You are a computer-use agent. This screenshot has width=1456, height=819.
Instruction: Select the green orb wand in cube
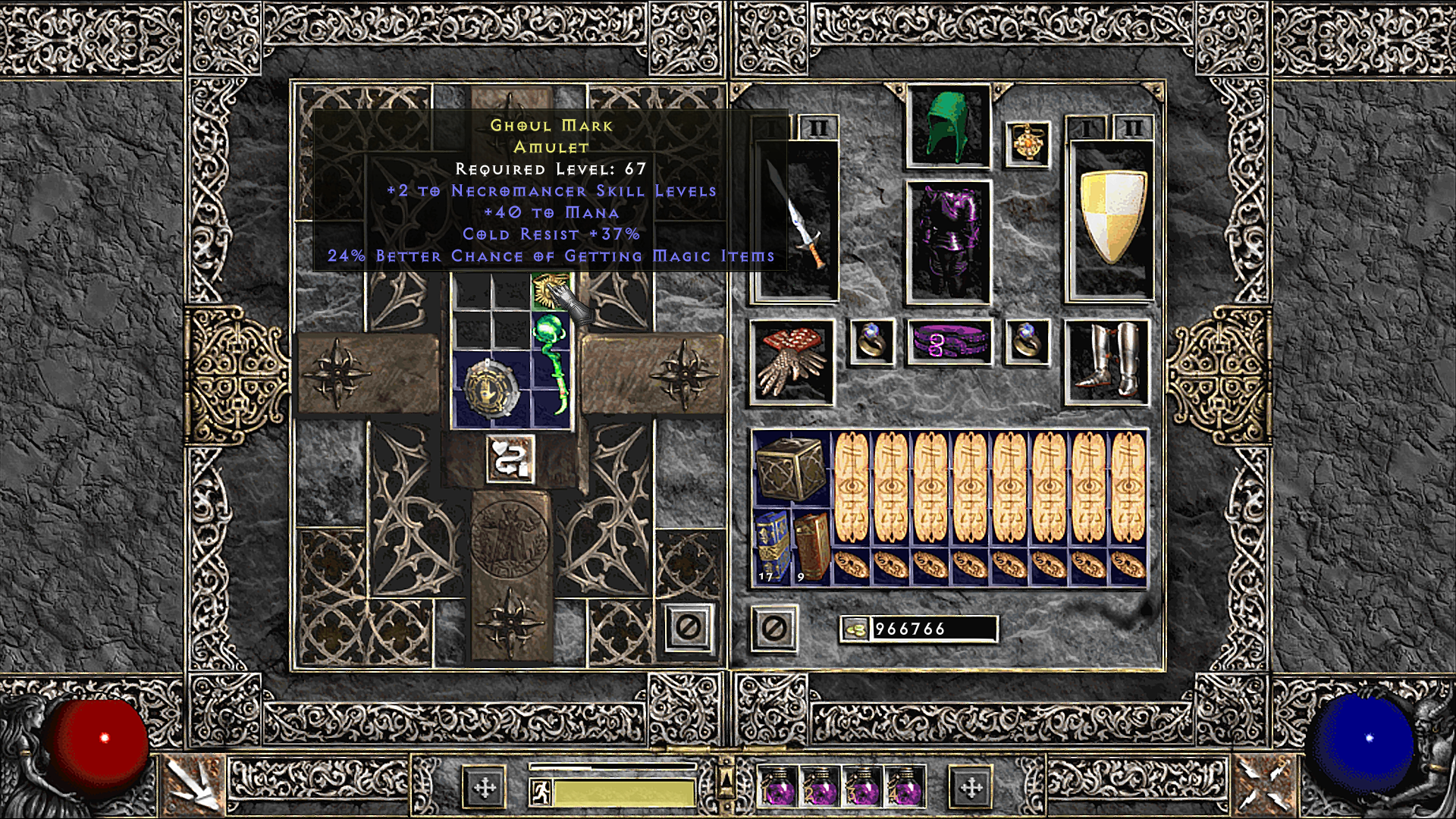(x=552, y=364)
